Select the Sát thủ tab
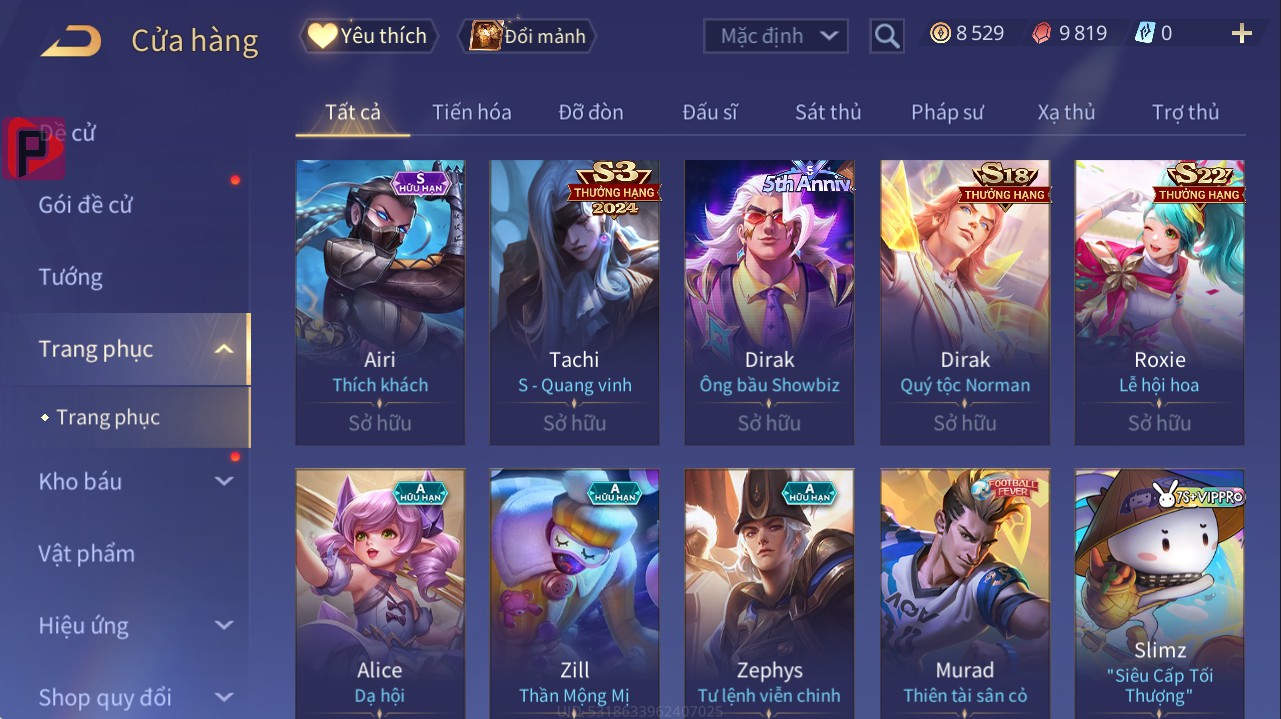Image resolution: width=1281 pixels, height=719 pixels. point(827,112)
